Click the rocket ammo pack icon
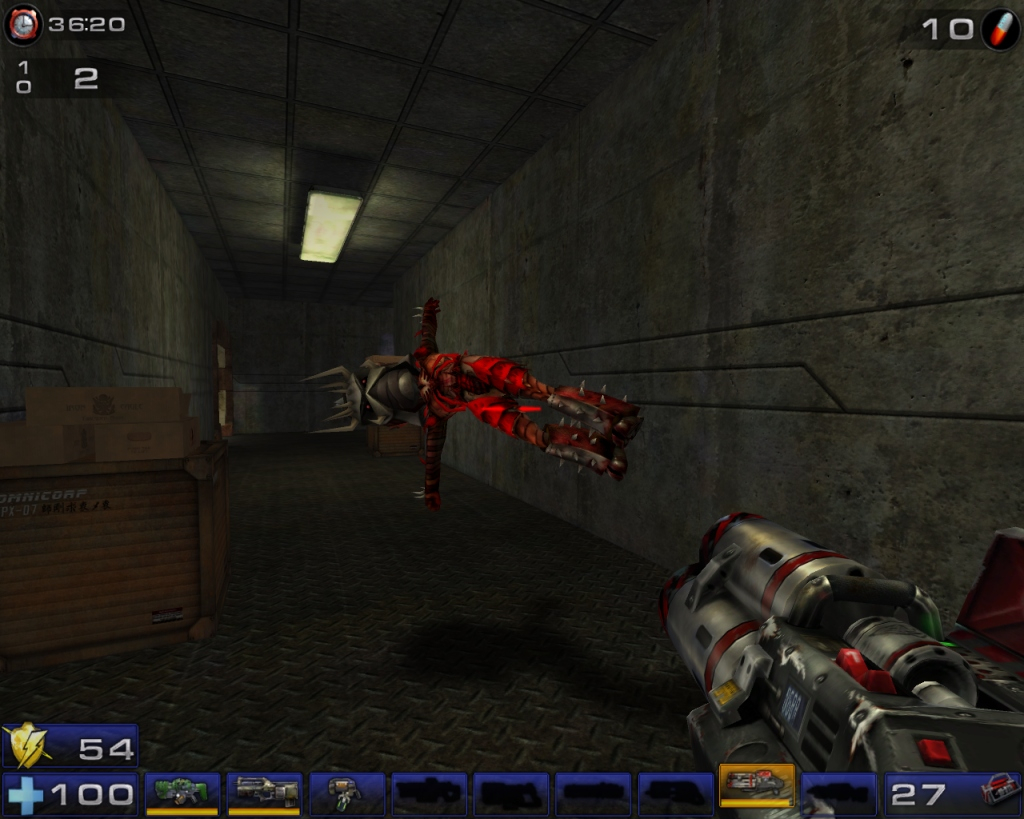The height and width of the screenshot is (819, 1024). click(998, 791)
